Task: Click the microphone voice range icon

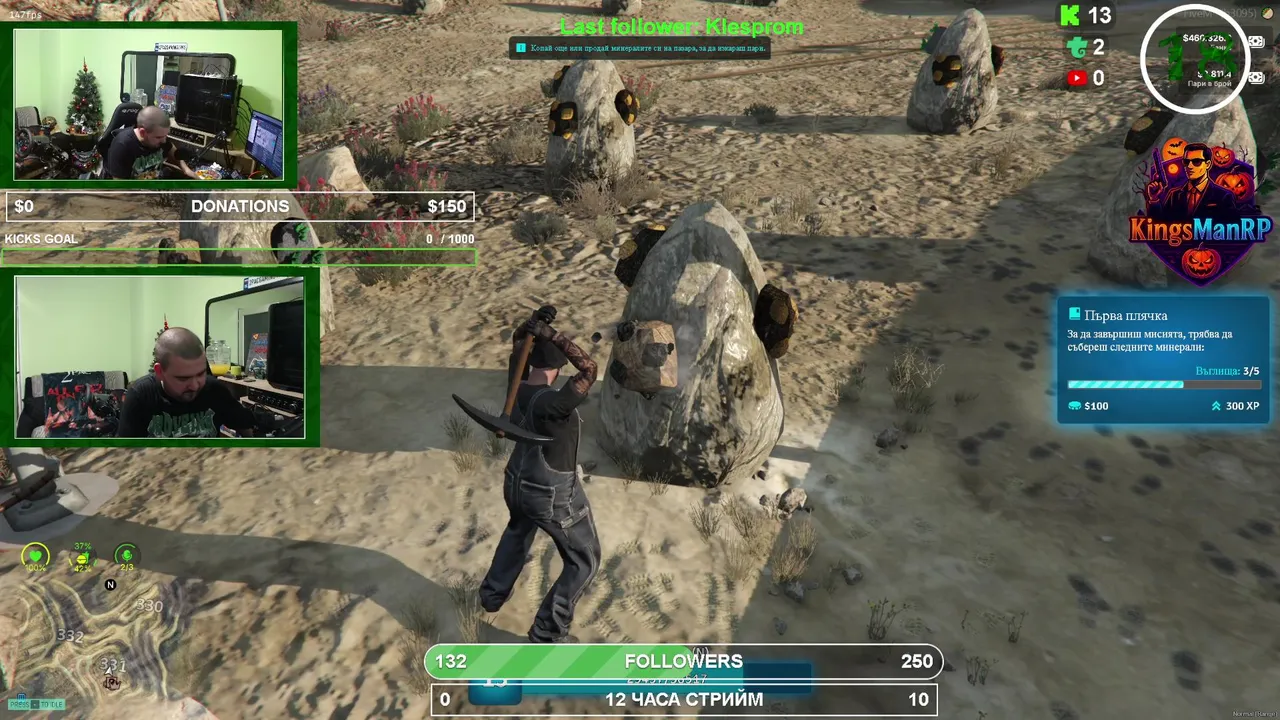Action: pyautogui.click(x=126, y=556)
